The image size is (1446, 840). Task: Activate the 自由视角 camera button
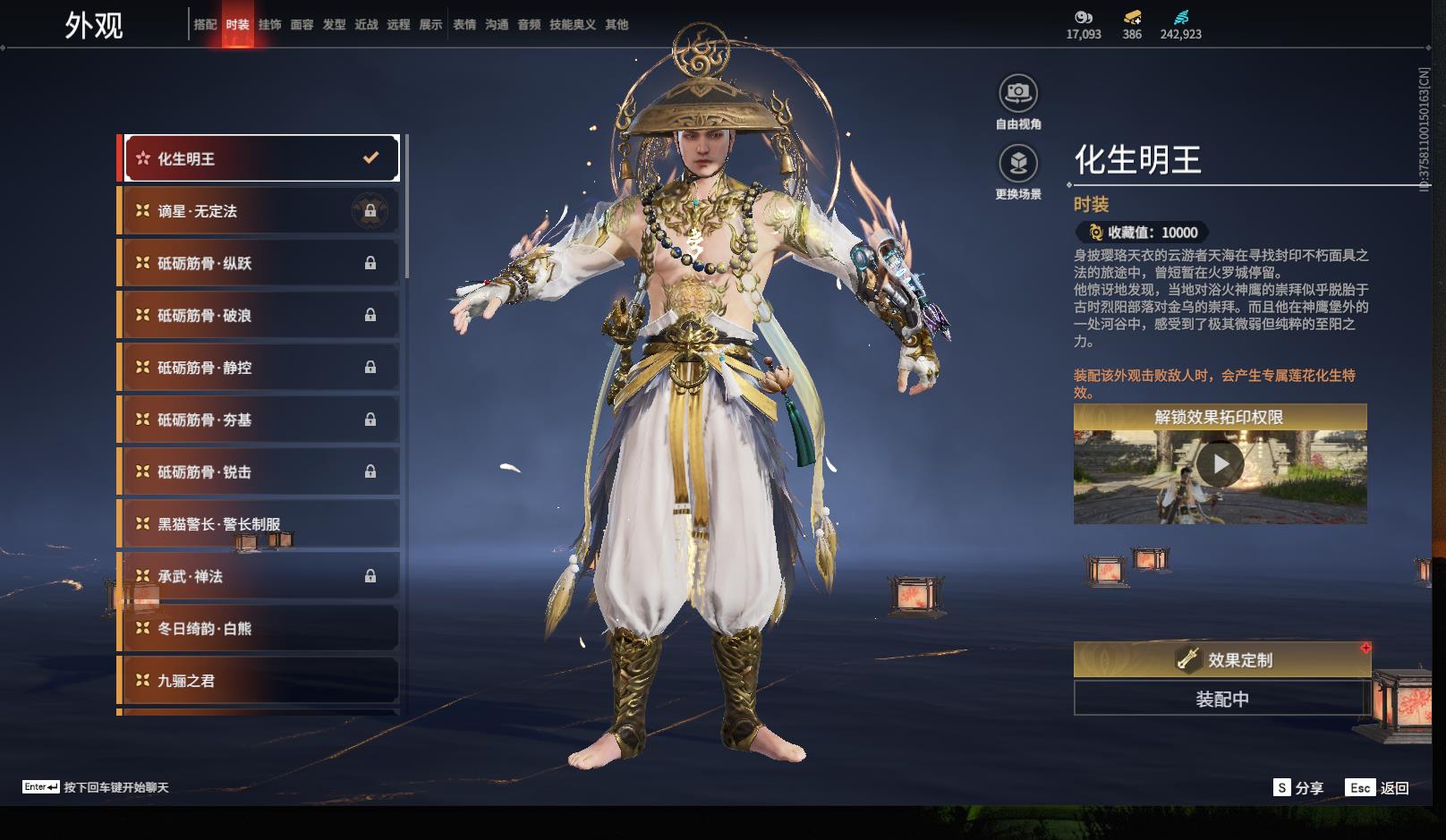(x=1018, y=93)
